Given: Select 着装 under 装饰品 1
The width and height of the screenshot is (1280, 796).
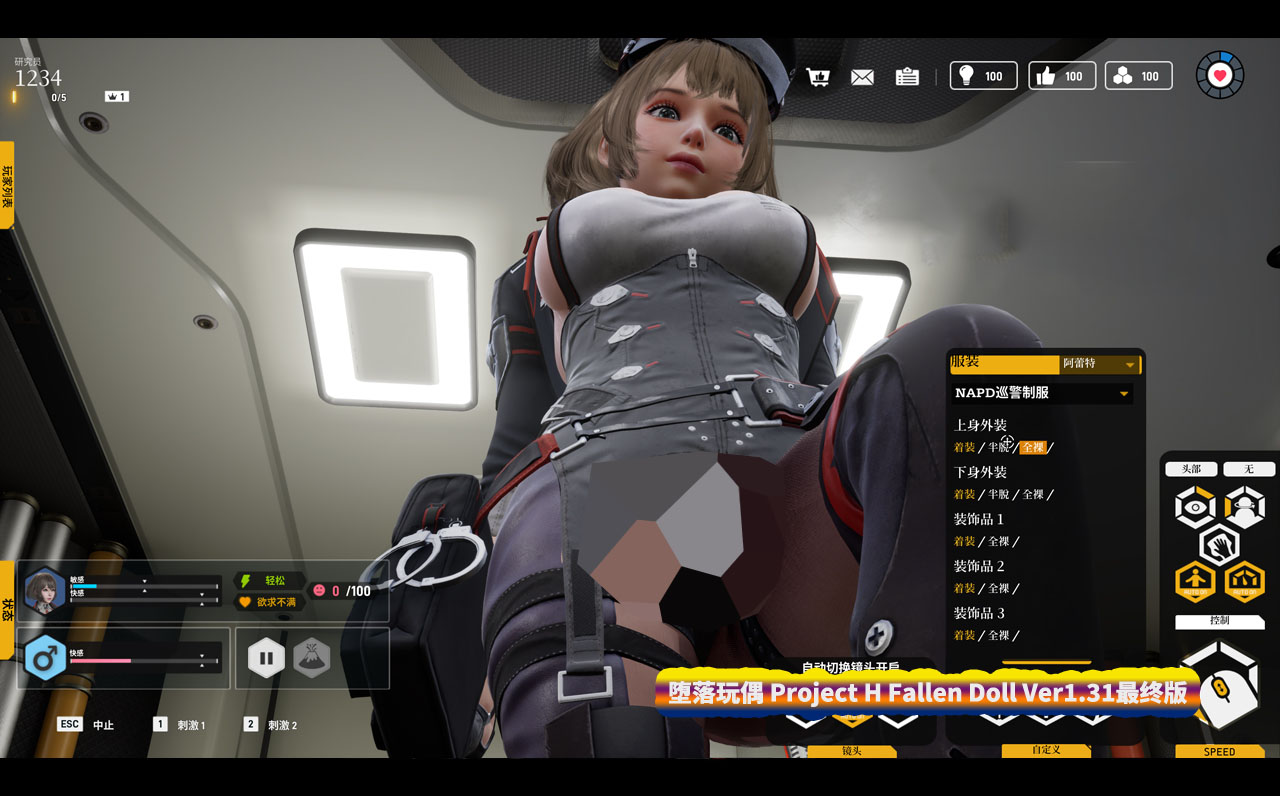Looking at the screenshot, I should point(964,542).
